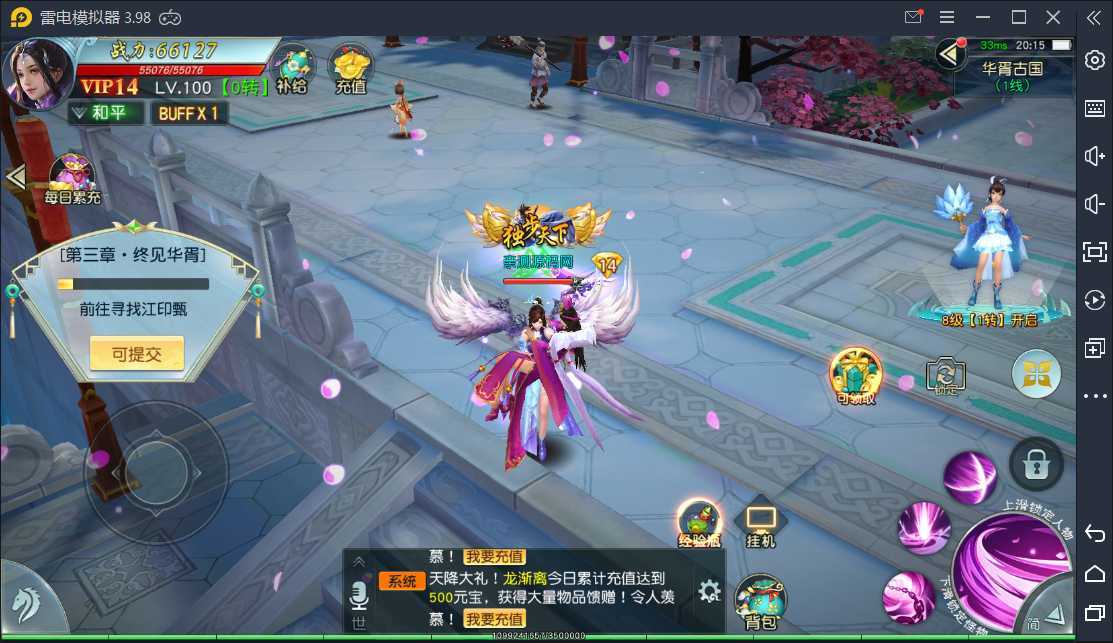
Task: Open the golden flower menu button
Action: coord(1036,375)
